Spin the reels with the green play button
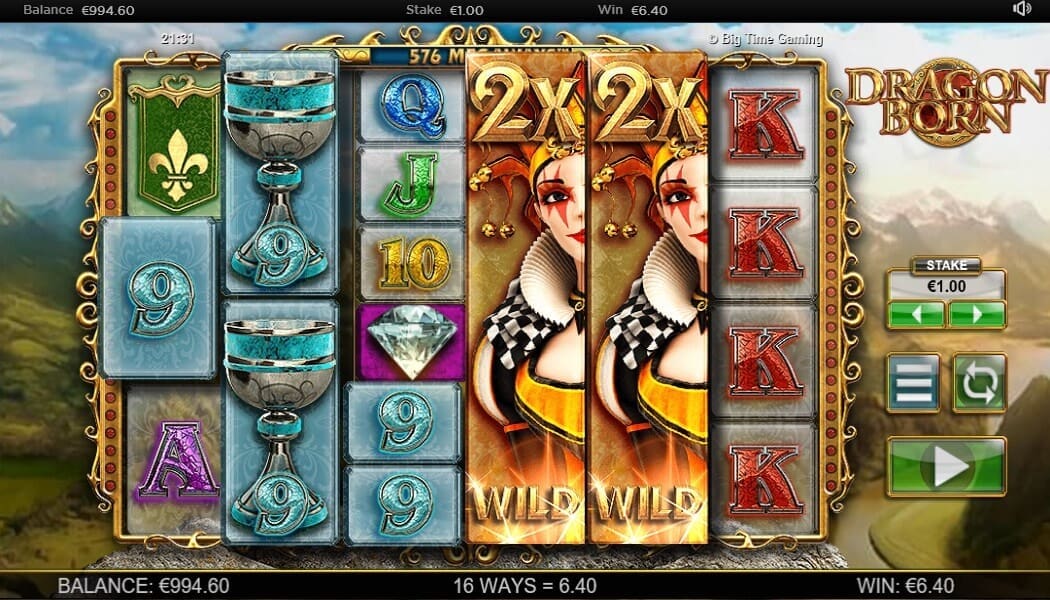This screenshot has height=600, width=1050. coord(946,466)
